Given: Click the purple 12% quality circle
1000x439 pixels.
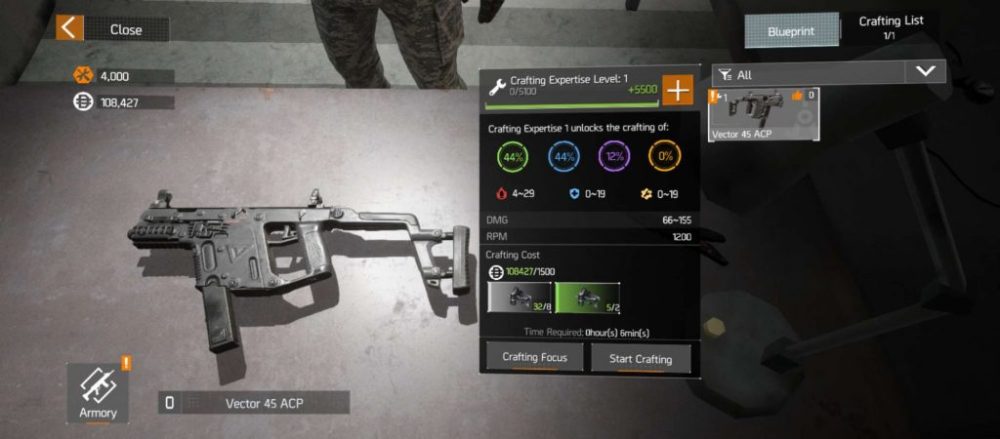Looking at the screenshot, I should (614, 156).
